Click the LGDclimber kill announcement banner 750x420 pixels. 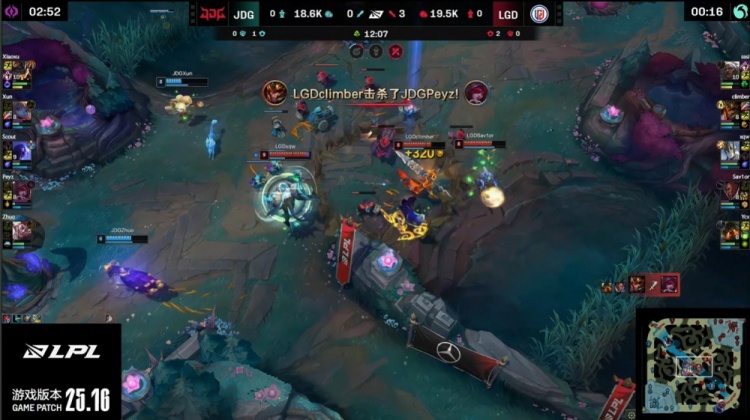(x=376, y=93)
